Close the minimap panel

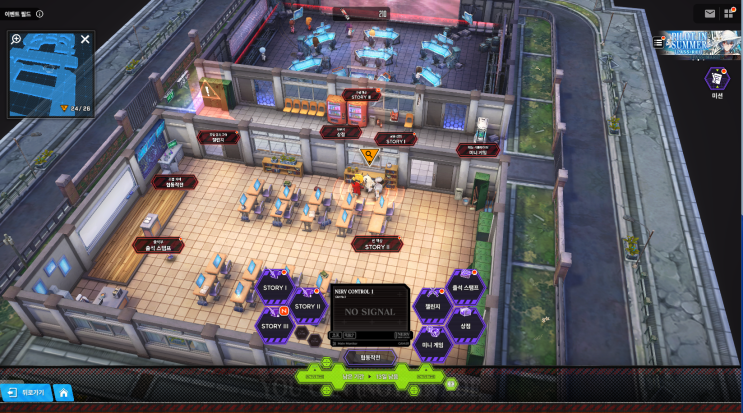point(85,40)
